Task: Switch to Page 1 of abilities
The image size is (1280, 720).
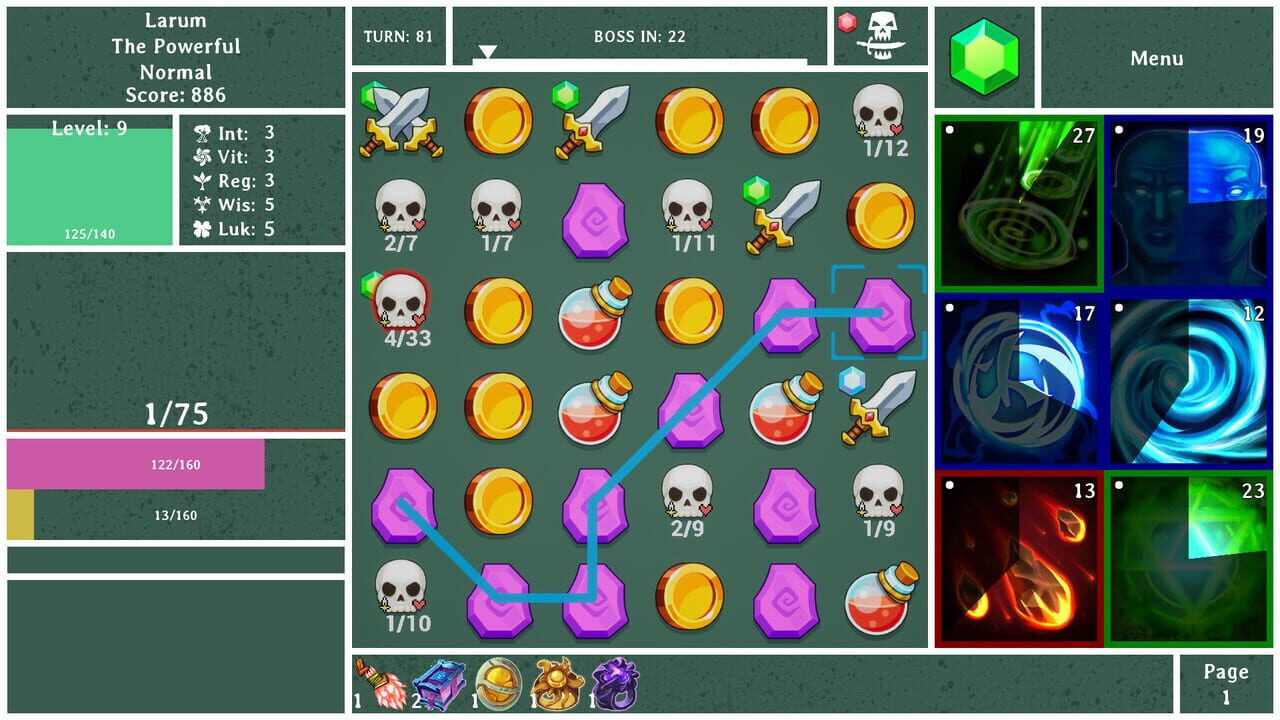Action: tap(1225, 683)
